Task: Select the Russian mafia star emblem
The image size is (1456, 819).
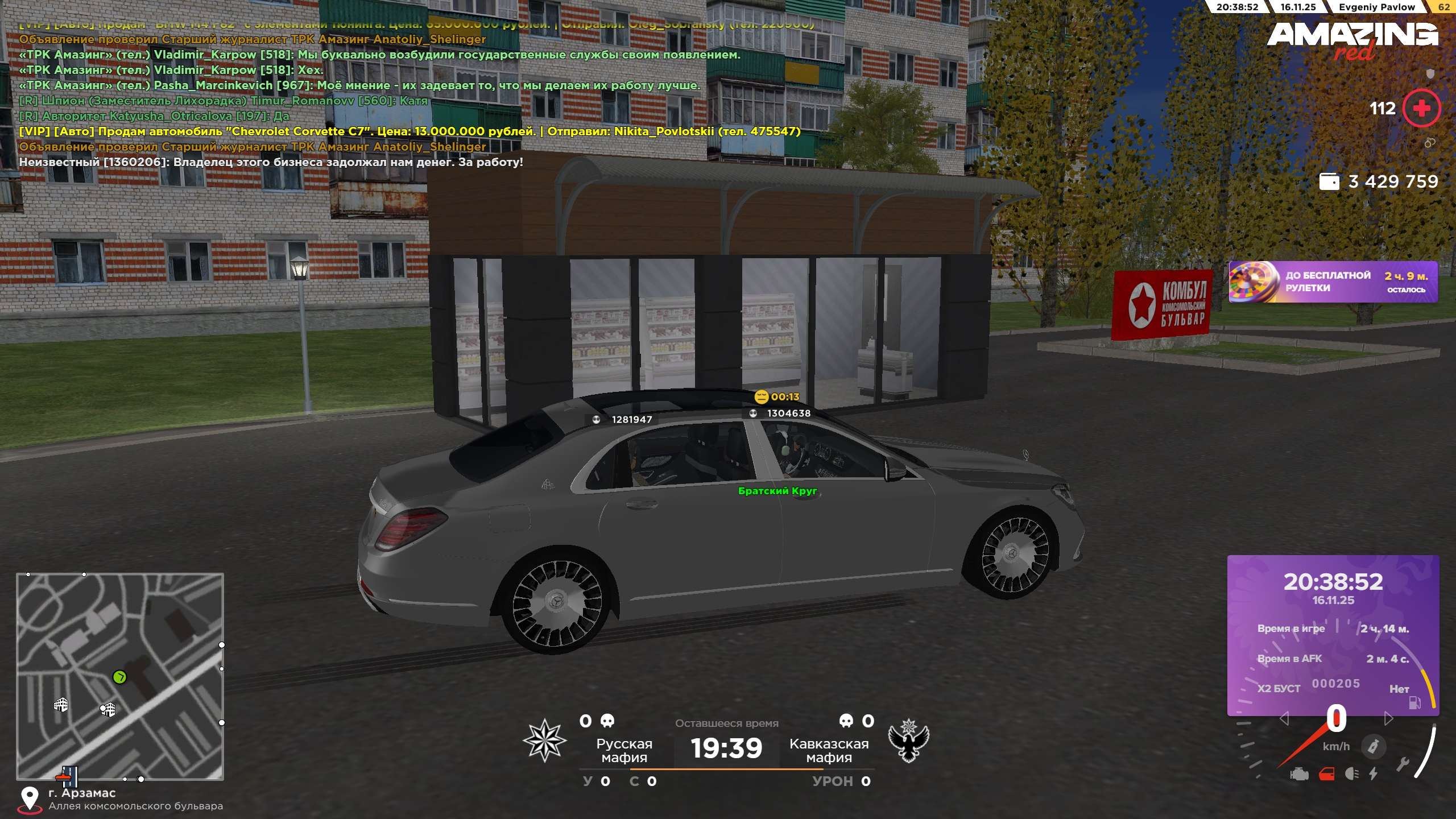Action: tap(544, 741)
